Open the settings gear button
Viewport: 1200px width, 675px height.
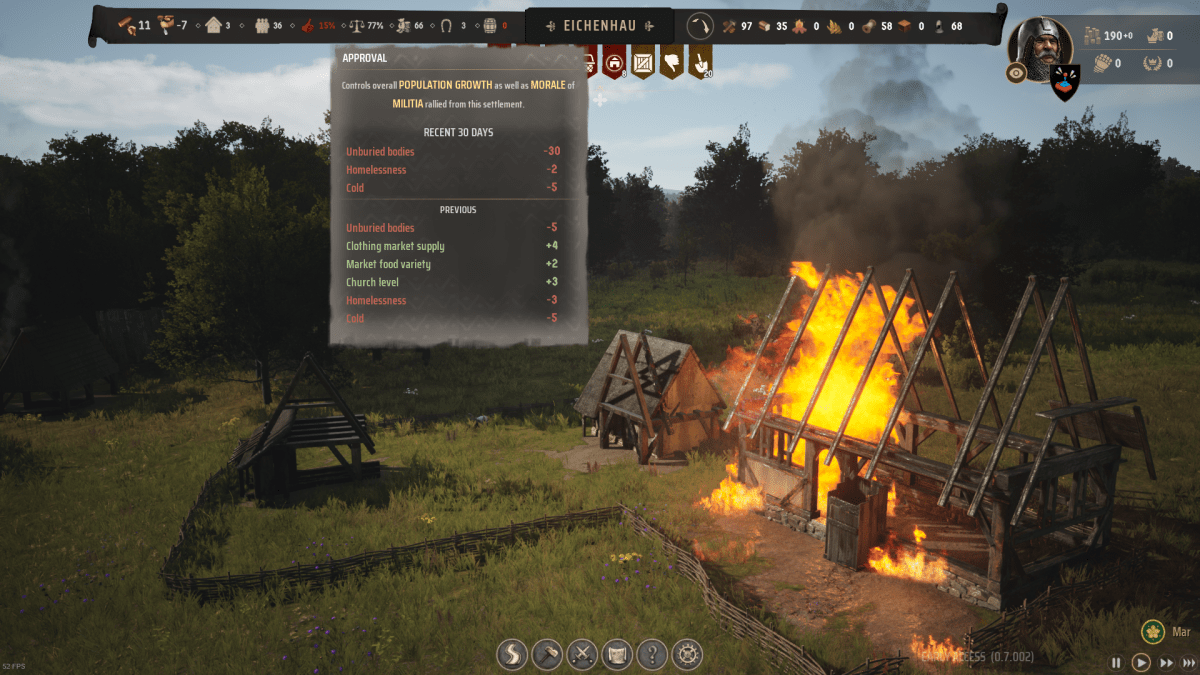click(687, 655)
